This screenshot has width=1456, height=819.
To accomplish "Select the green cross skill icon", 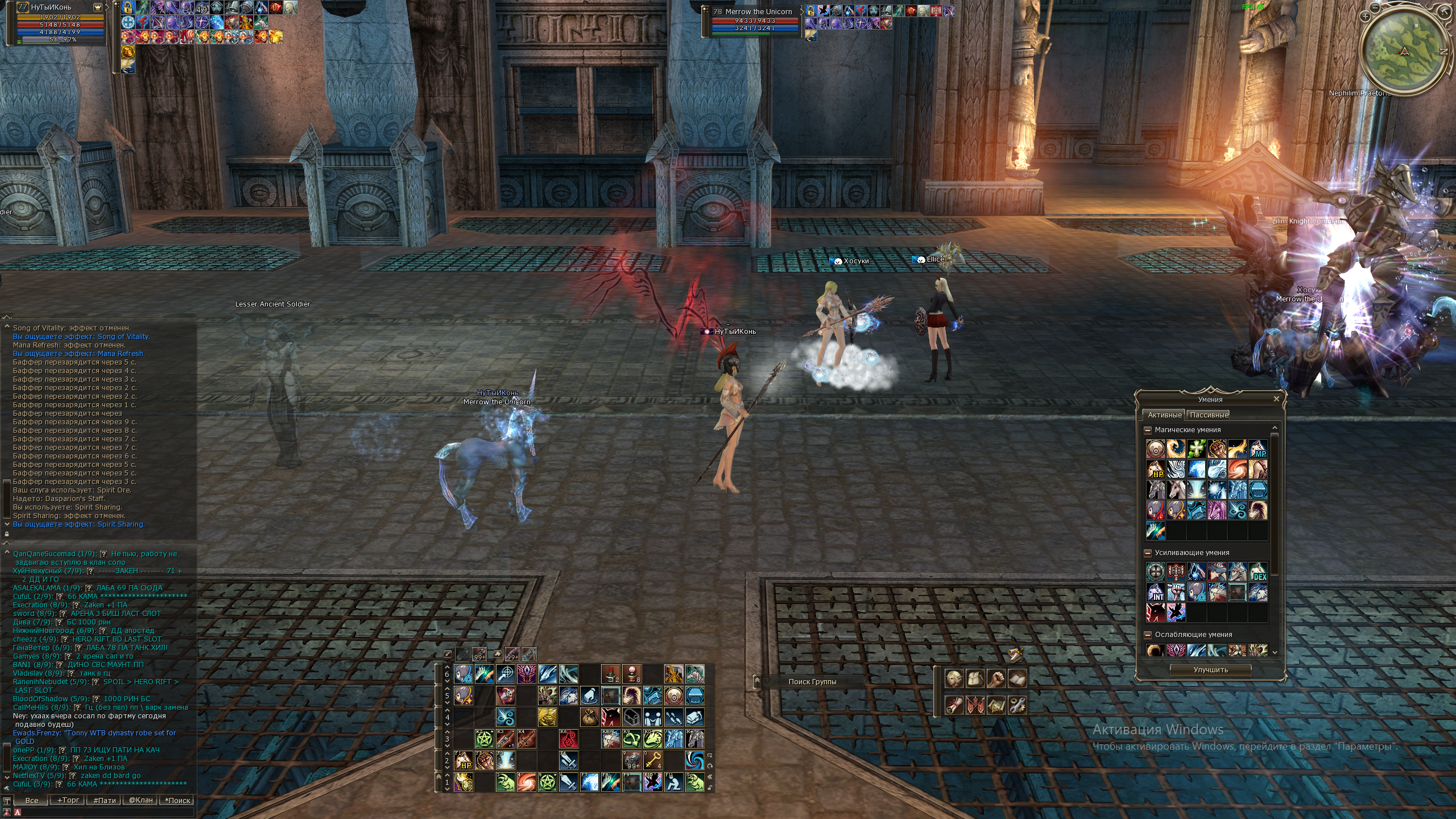I will point(1197,449).
